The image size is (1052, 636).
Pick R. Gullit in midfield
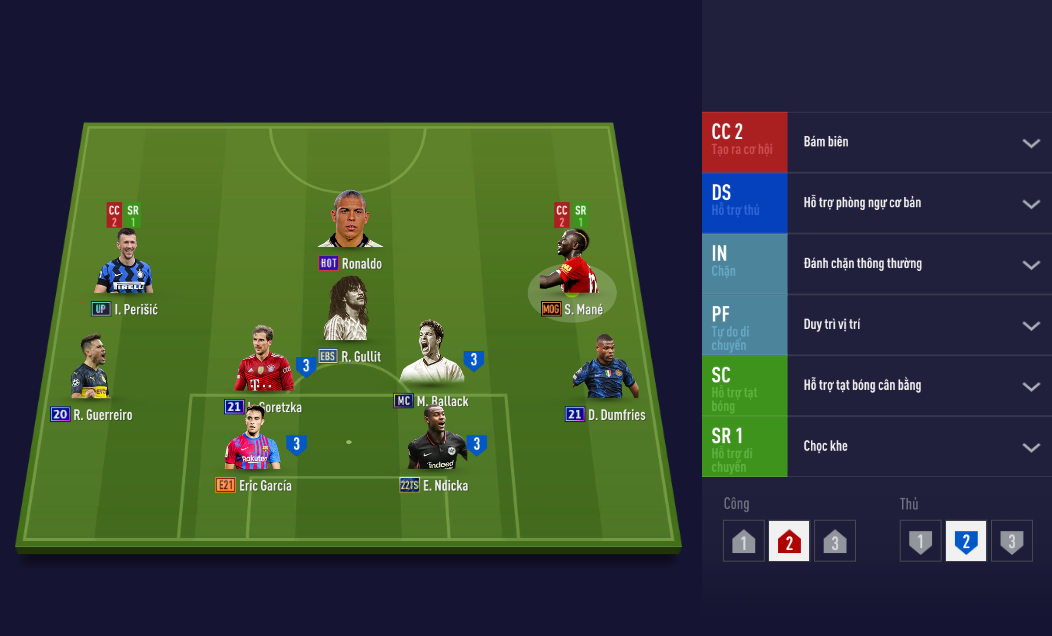tap(347, 311)
